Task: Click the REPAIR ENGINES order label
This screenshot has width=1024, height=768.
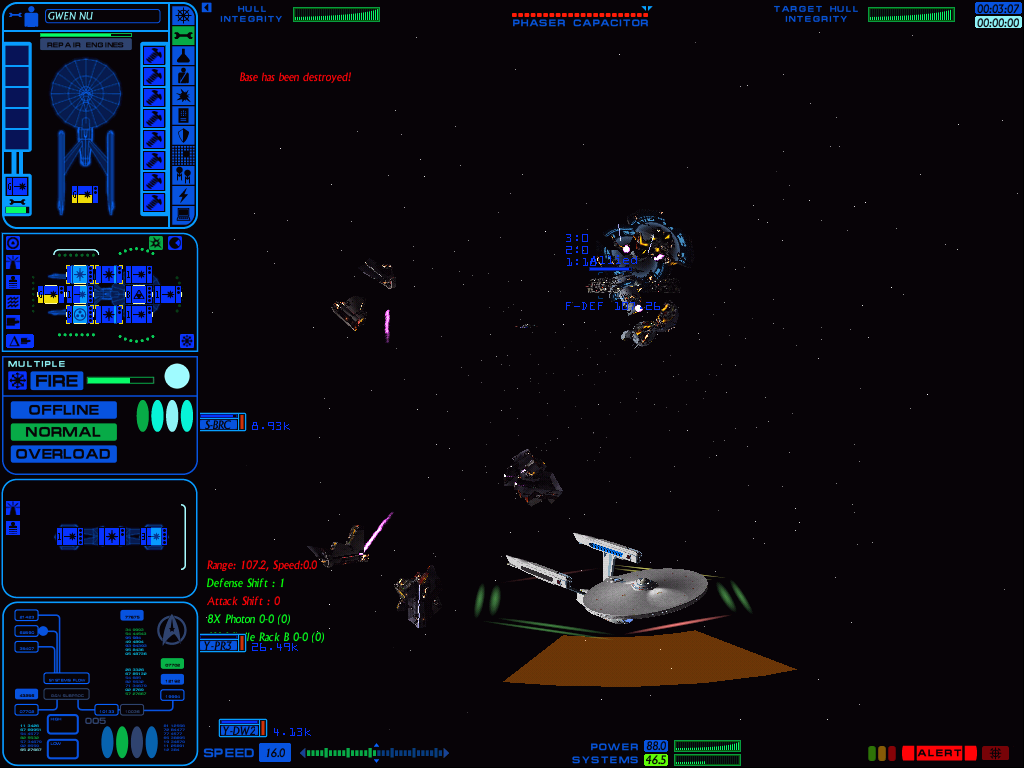Action: point(86,45)
